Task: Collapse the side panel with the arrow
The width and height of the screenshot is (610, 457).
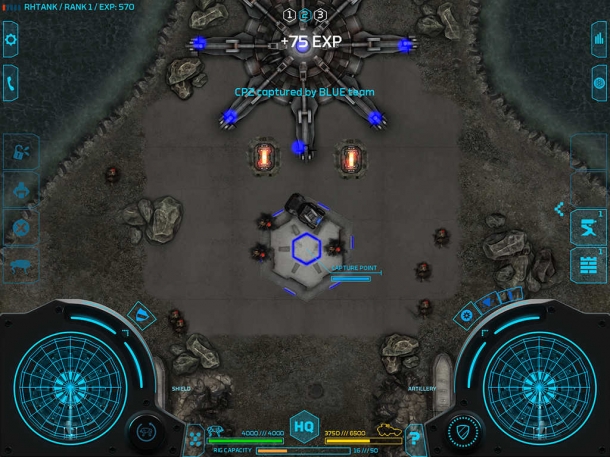Action: coord(560,209)
